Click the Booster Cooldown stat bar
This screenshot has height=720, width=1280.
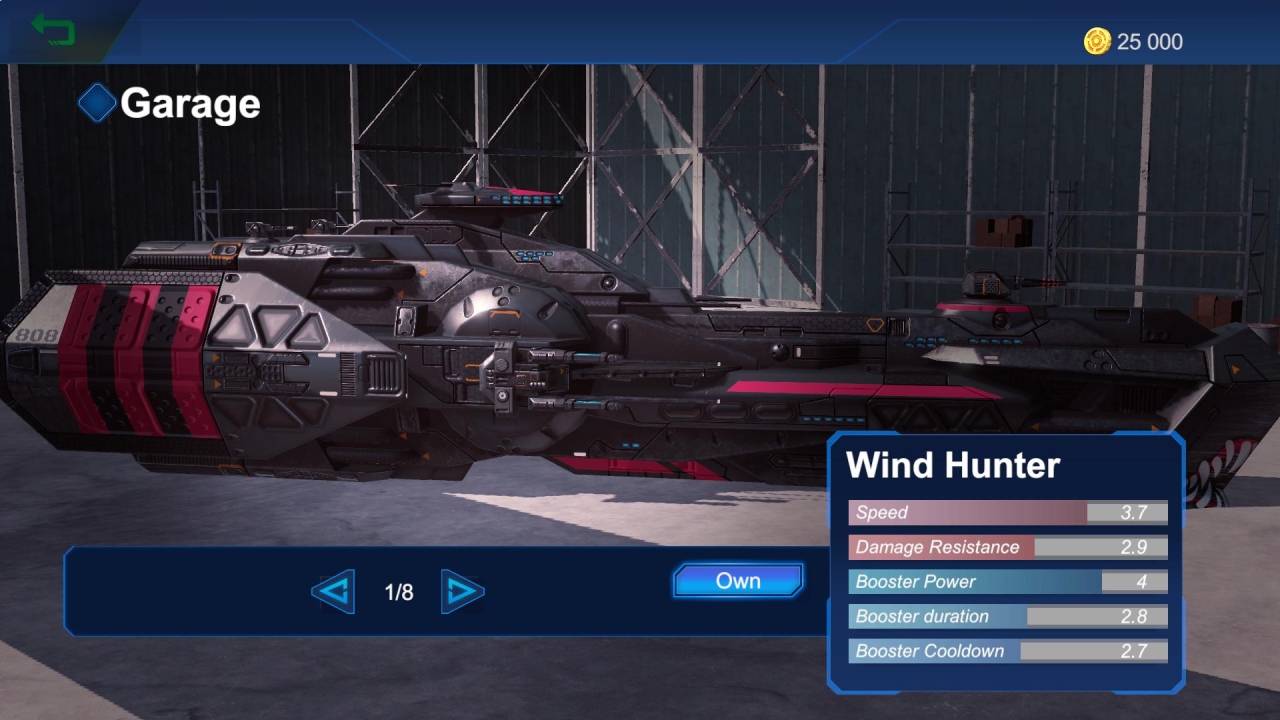(1007, 651)
